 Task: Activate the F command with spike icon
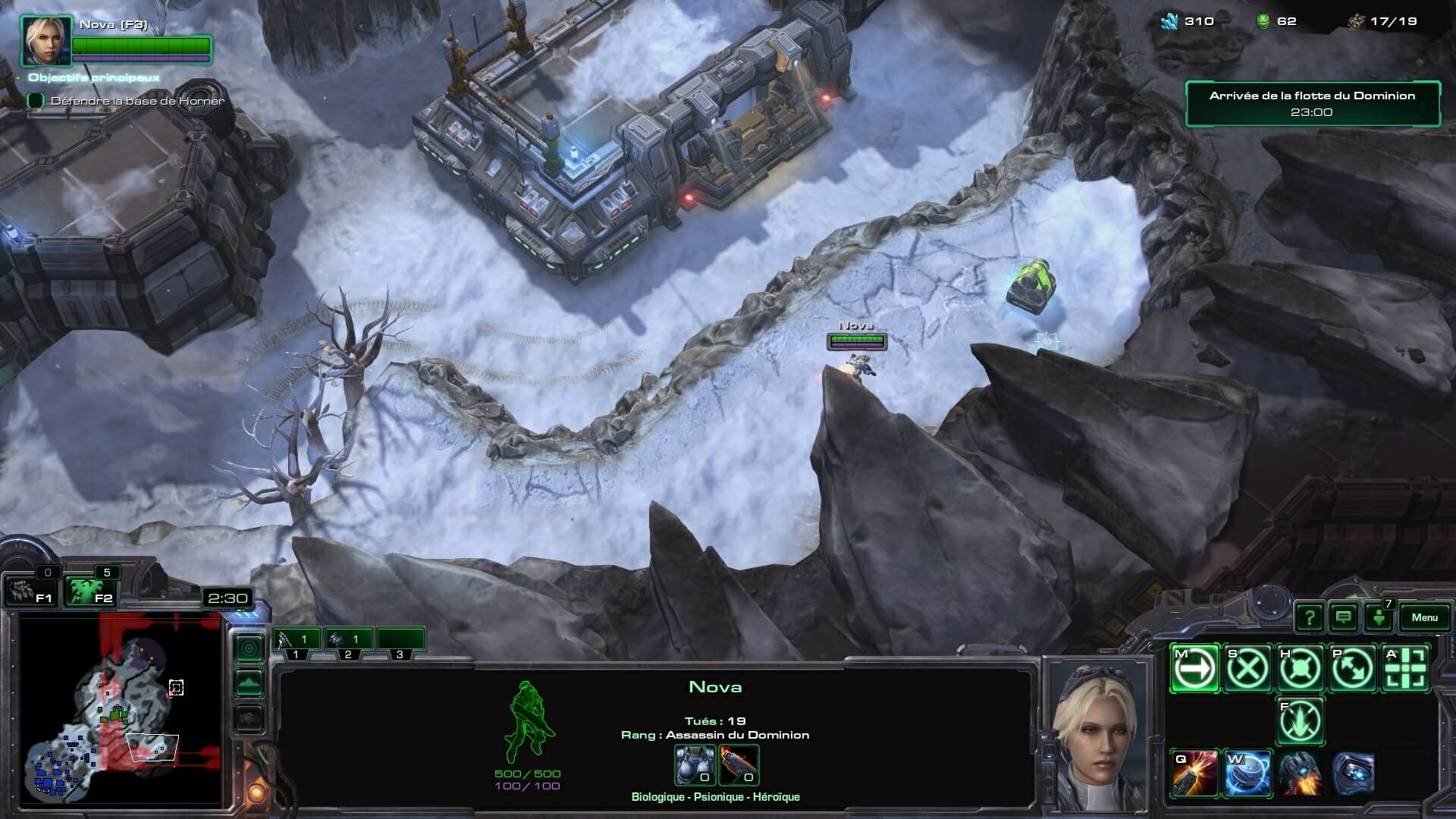(x=1301, y=721)
